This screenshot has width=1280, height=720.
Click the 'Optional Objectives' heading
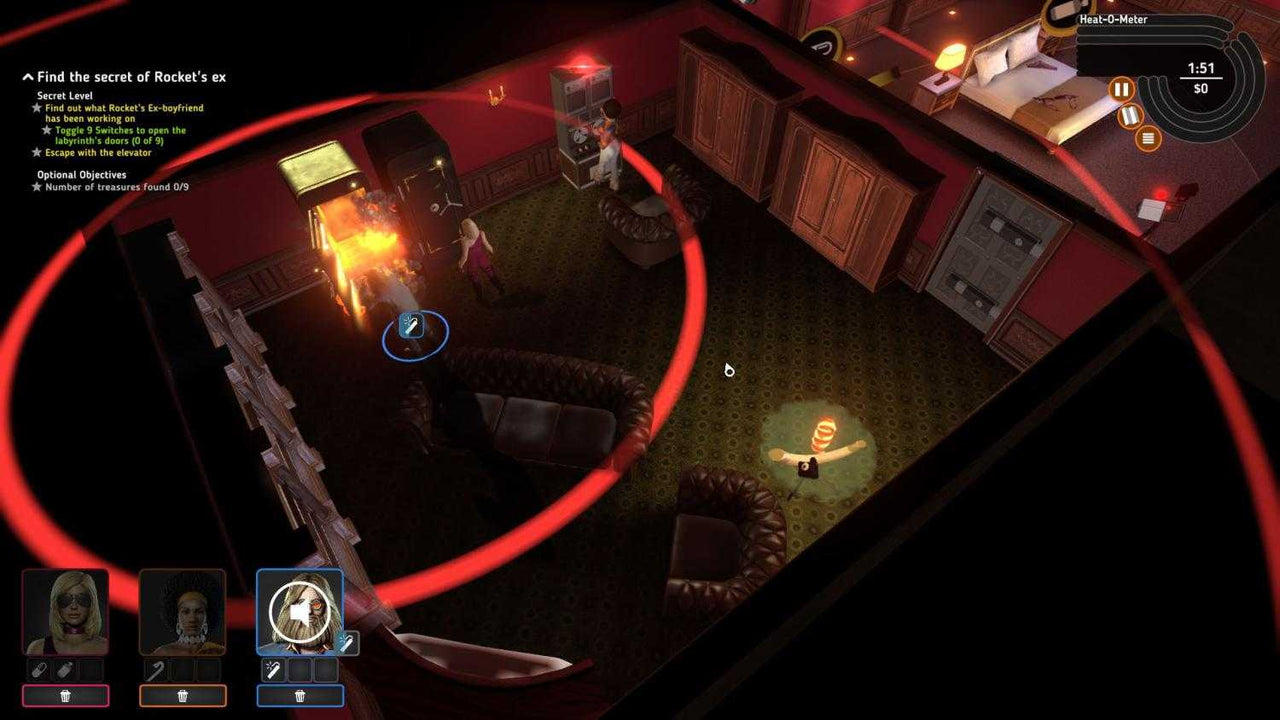pos(81,174)
